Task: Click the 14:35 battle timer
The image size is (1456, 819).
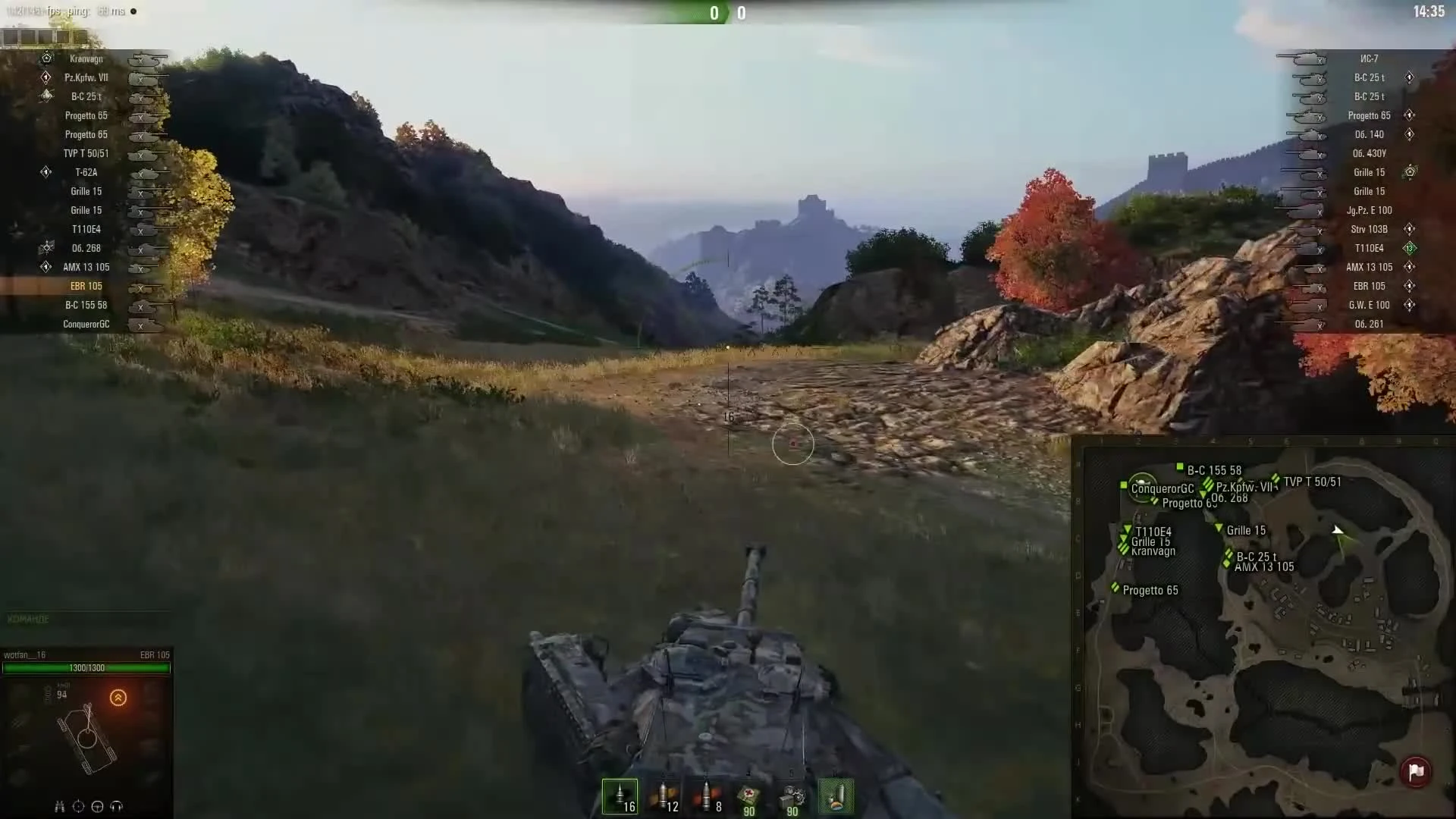Action: (1429, 12)
